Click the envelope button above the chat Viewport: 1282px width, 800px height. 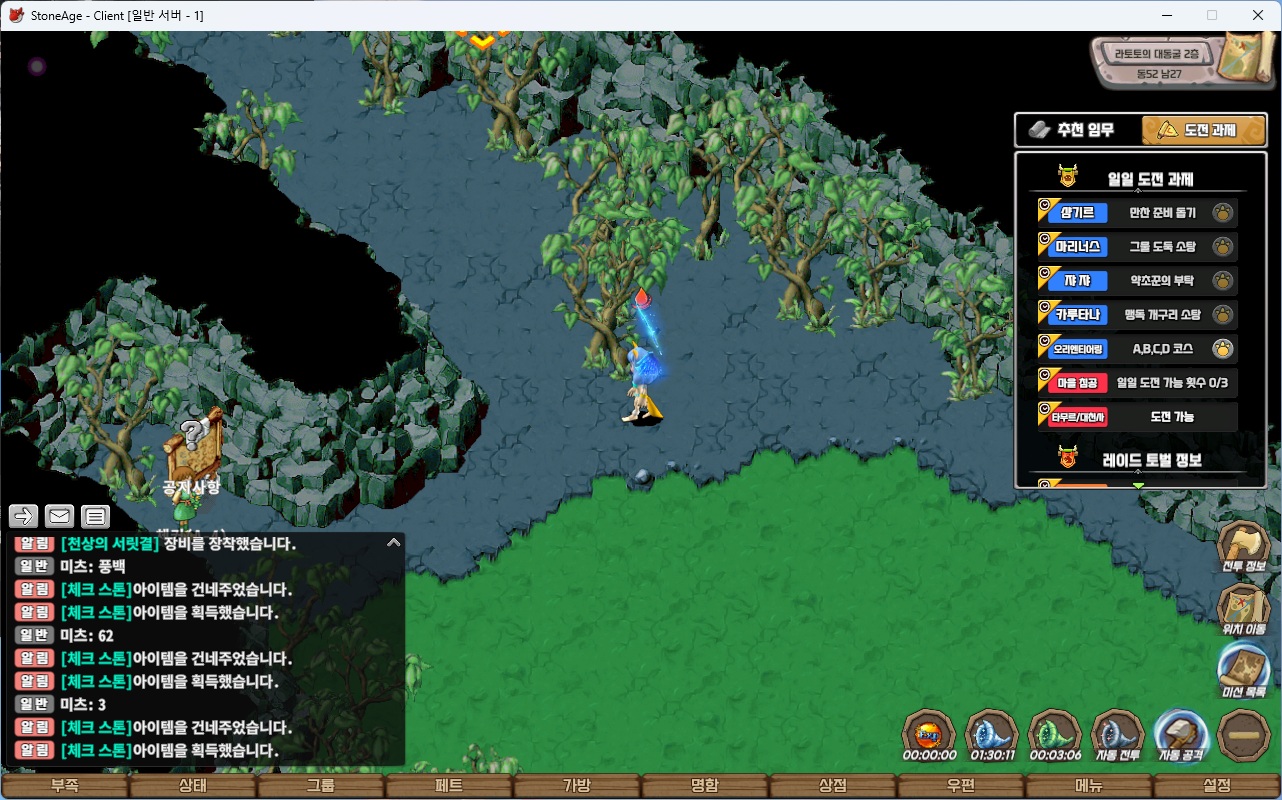pyautogui.click(x=60, y=516)
